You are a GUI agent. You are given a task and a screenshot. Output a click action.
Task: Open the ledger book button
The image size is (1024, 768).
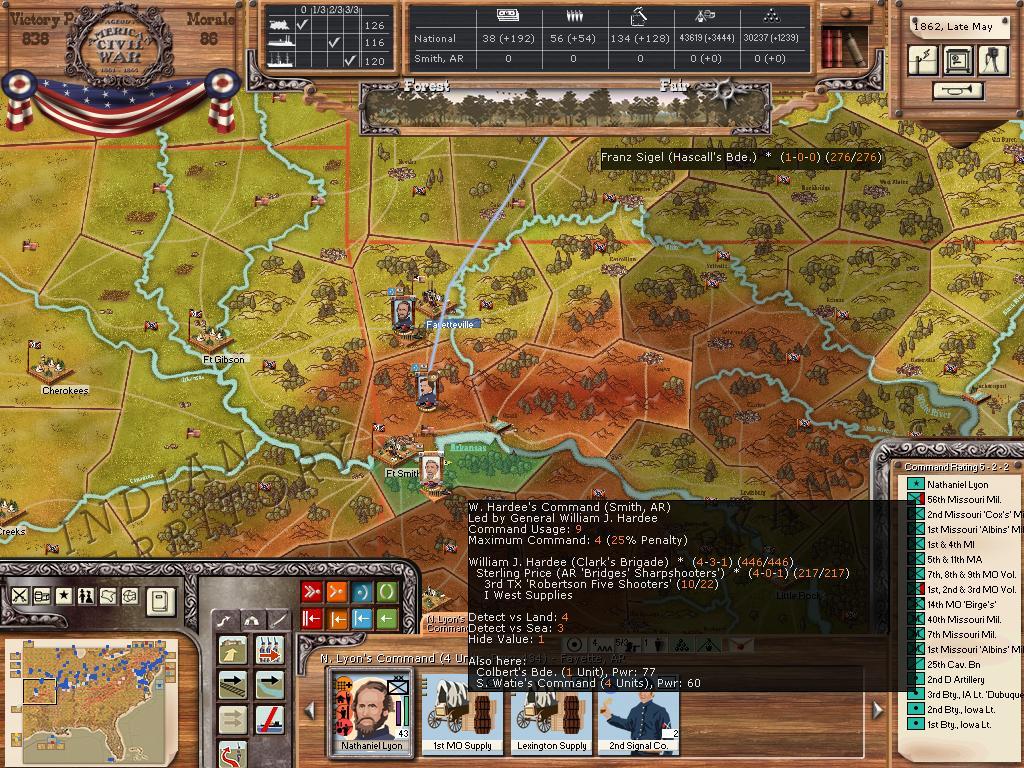click(159, 600)
